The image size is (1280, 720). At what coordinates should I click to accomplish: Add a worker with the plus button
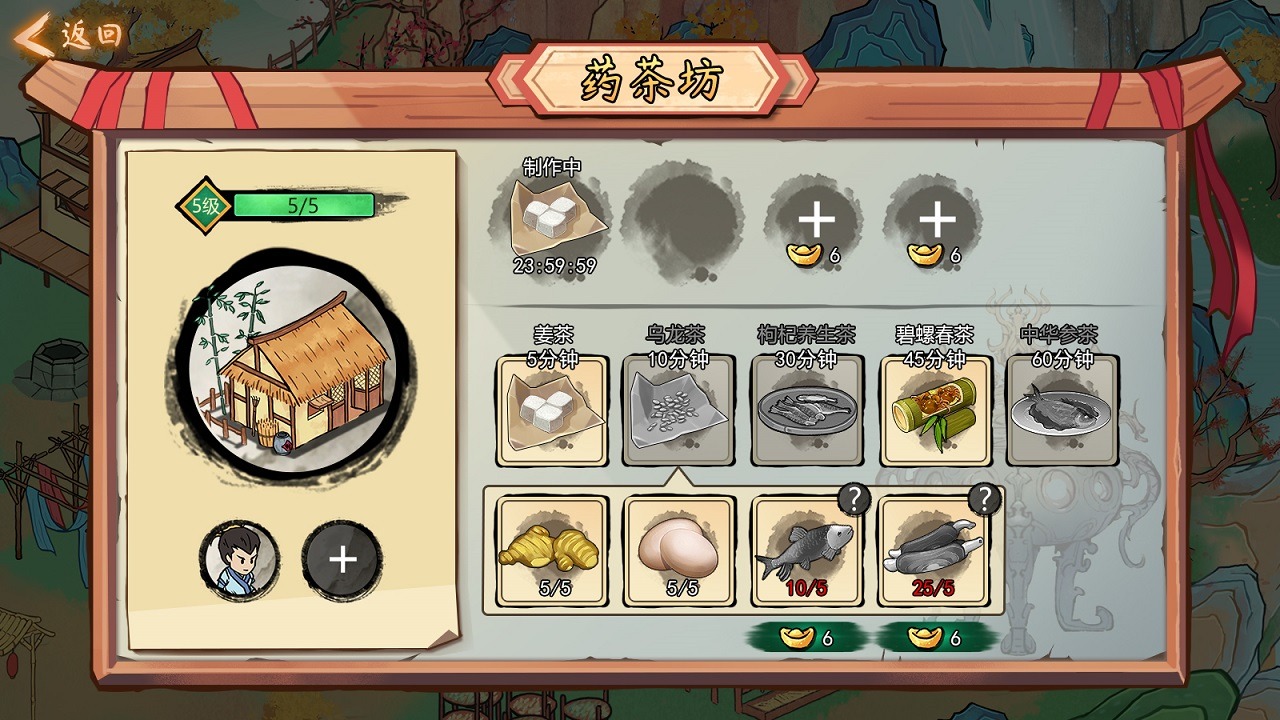click(342, 560)
